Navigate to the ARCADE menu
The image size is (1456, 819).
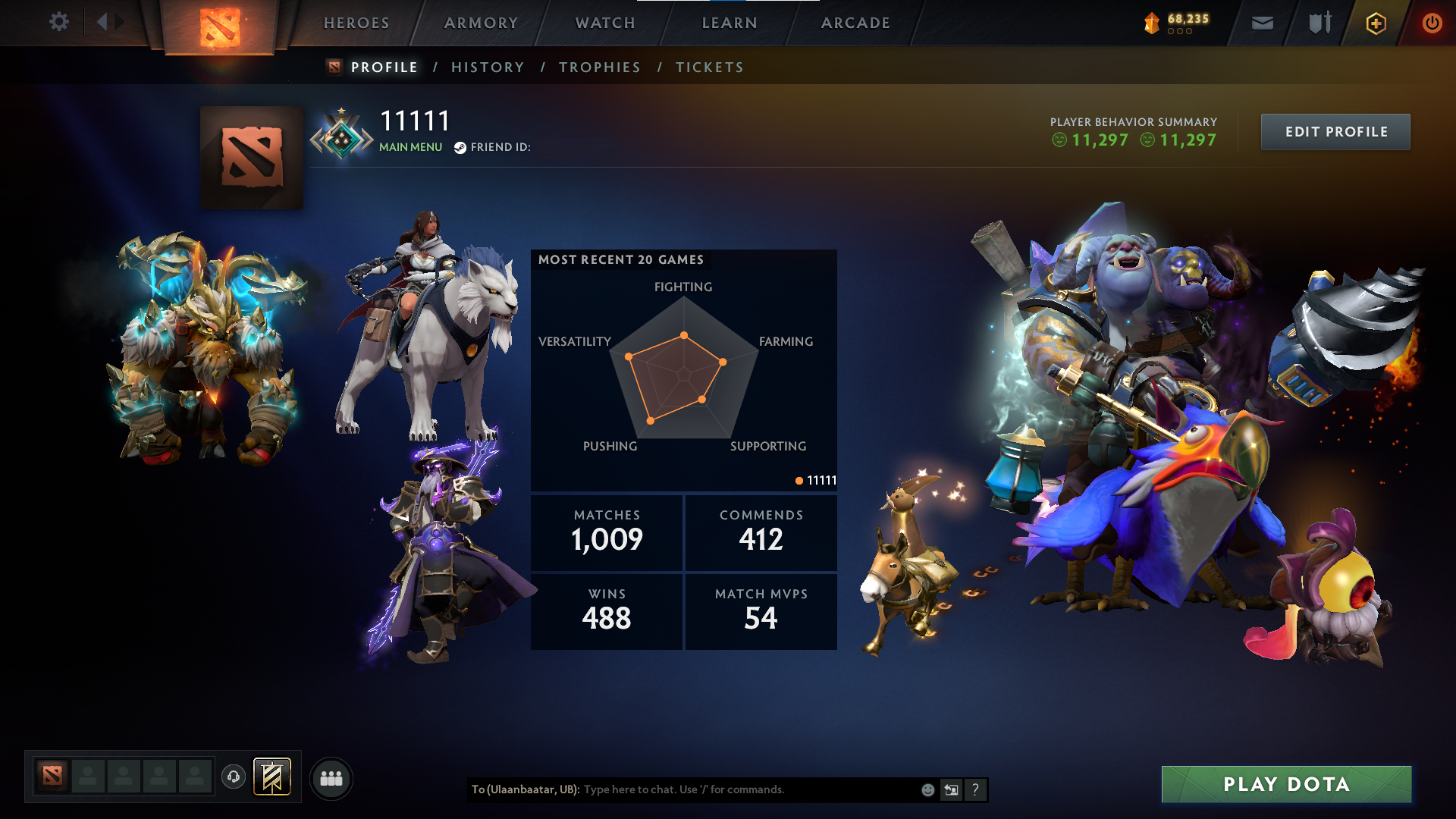[855, 23]
